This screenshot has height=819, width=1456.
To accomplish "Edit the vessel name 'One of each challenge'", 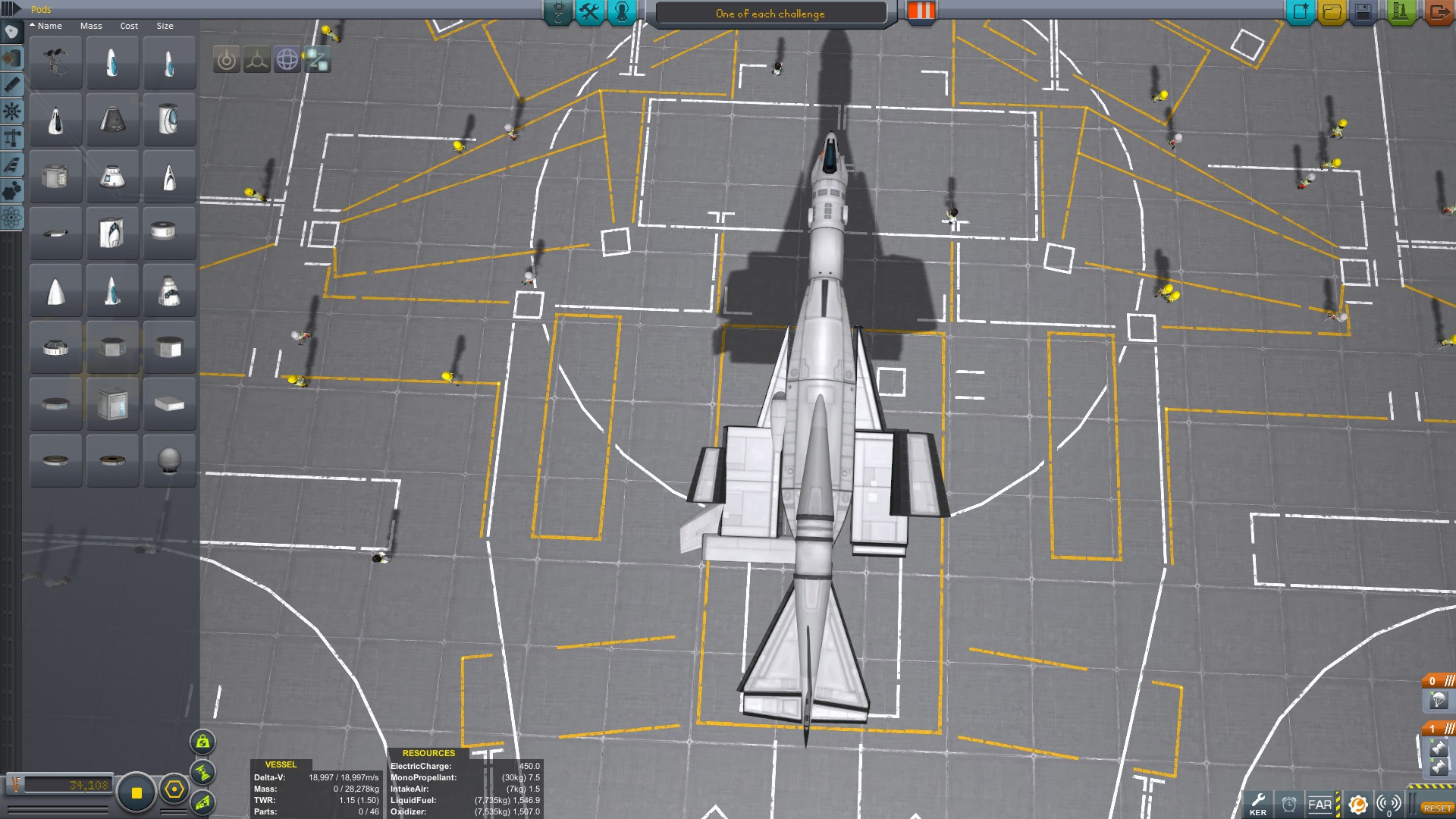I will 770,14.
